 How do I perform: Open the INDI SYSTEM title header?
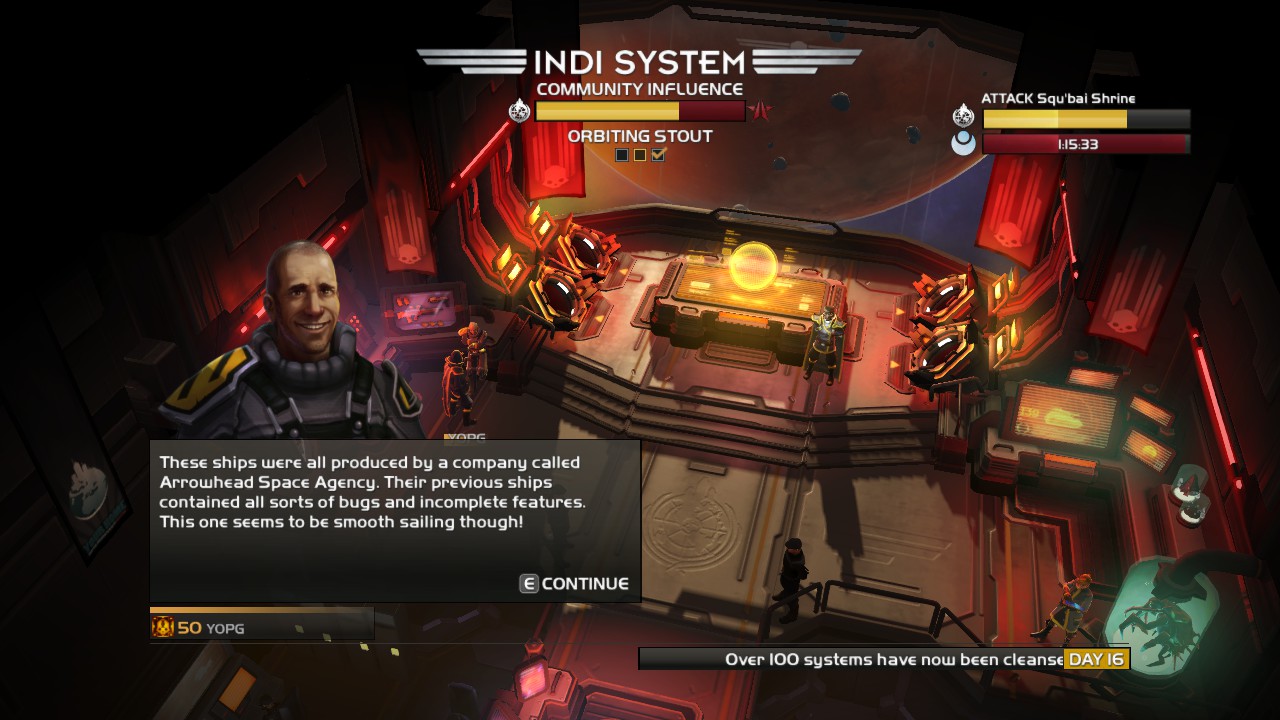click(x=640, y=60)
